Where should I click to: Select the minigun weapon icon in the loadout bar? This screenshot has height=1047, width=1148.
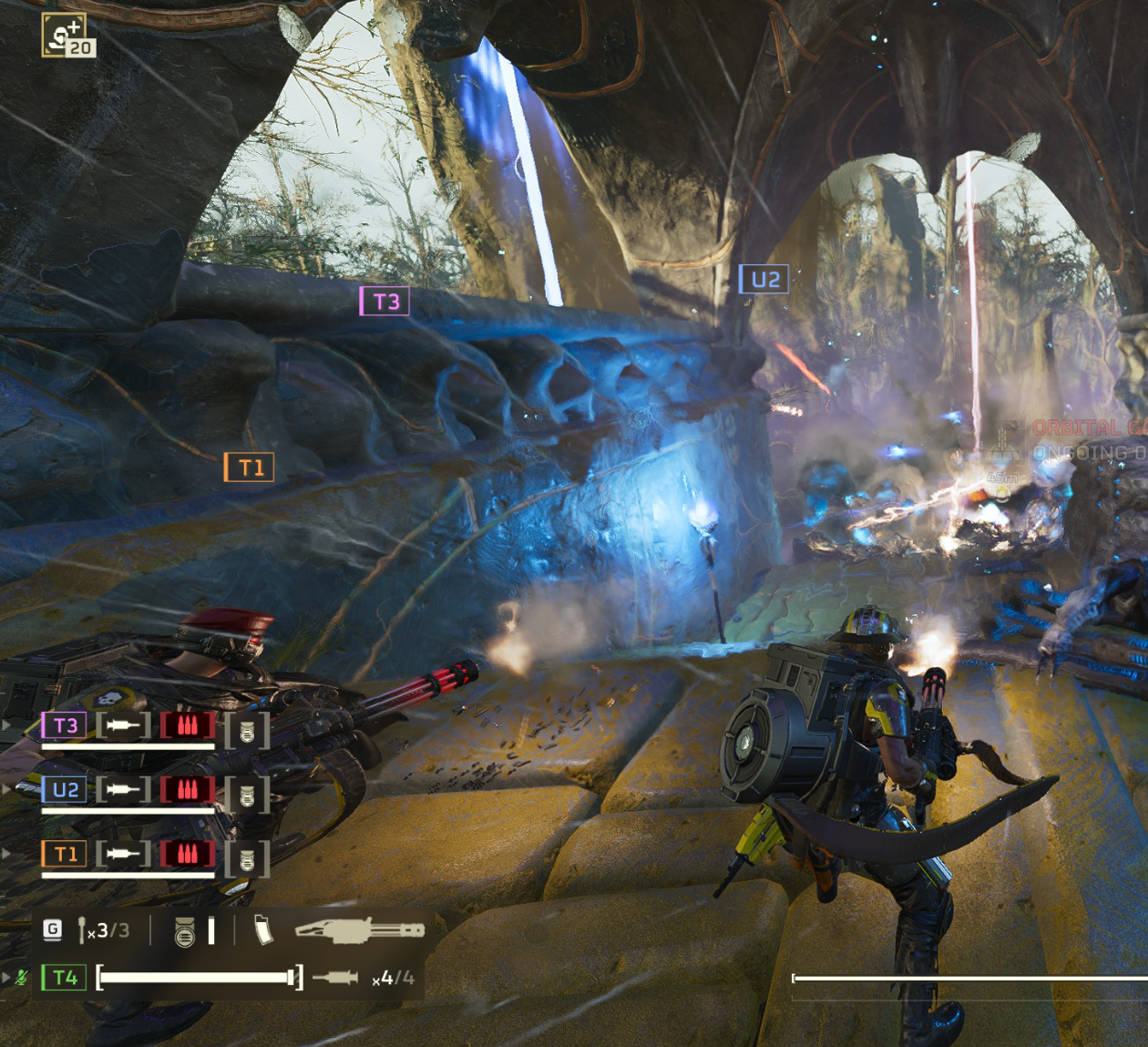(360, 930)
